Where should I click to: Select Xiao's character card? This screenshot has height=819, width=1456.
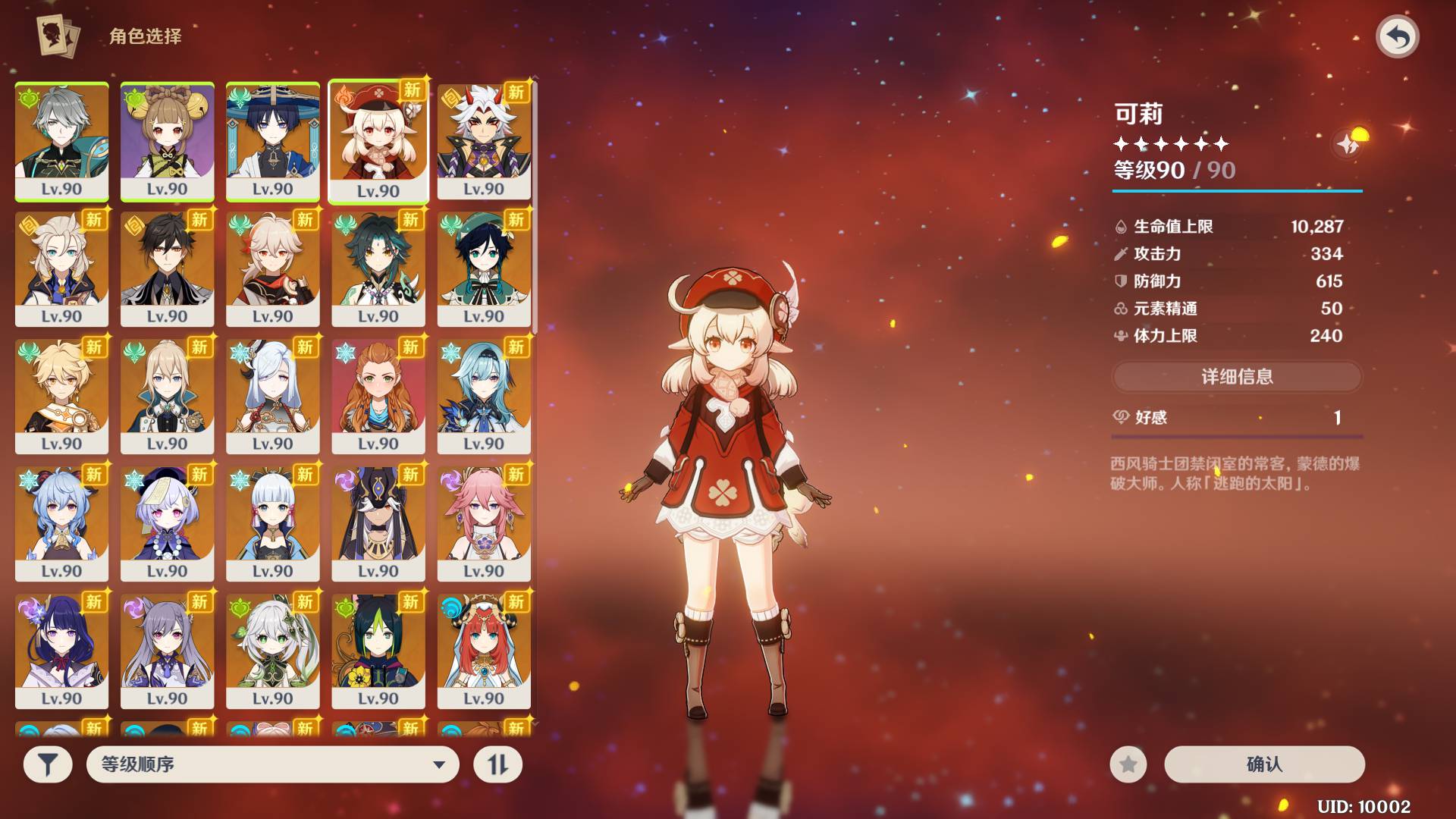378,268
